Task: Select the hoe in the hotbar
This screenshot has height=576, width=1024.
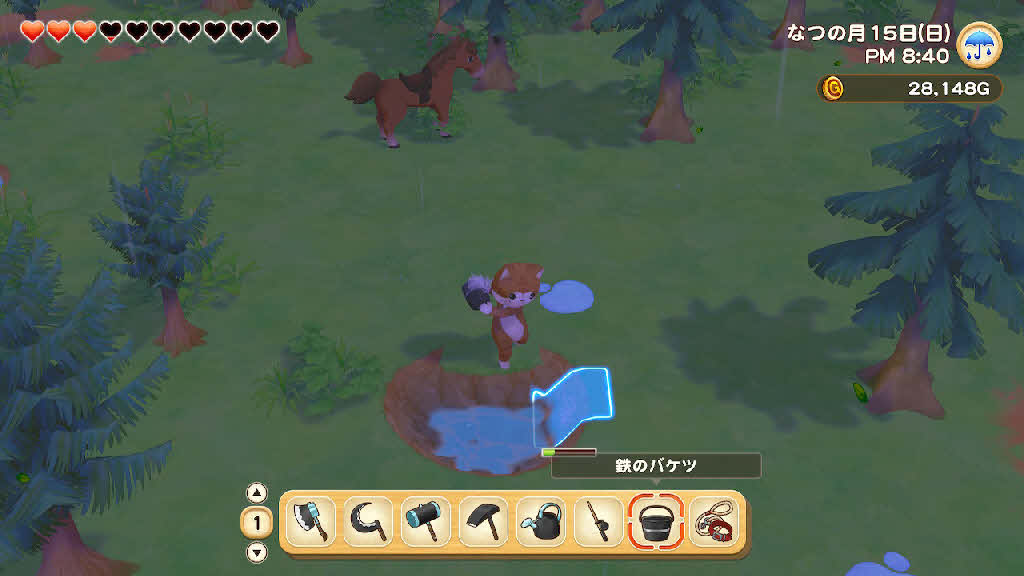Action: 483,521
